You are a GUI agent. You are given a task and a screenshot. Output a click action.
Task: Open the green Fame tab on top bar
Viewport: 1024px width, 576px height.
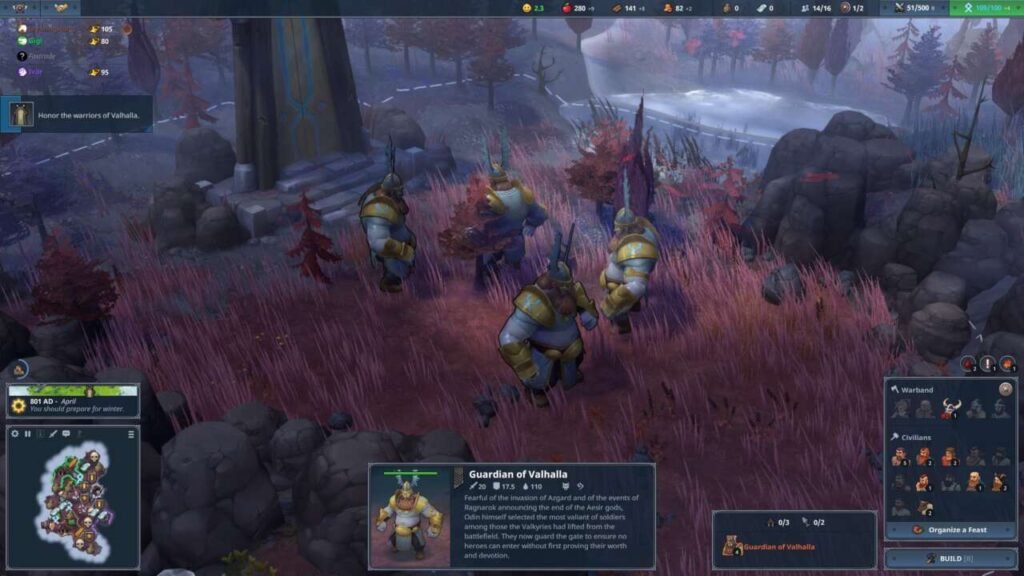984,8
